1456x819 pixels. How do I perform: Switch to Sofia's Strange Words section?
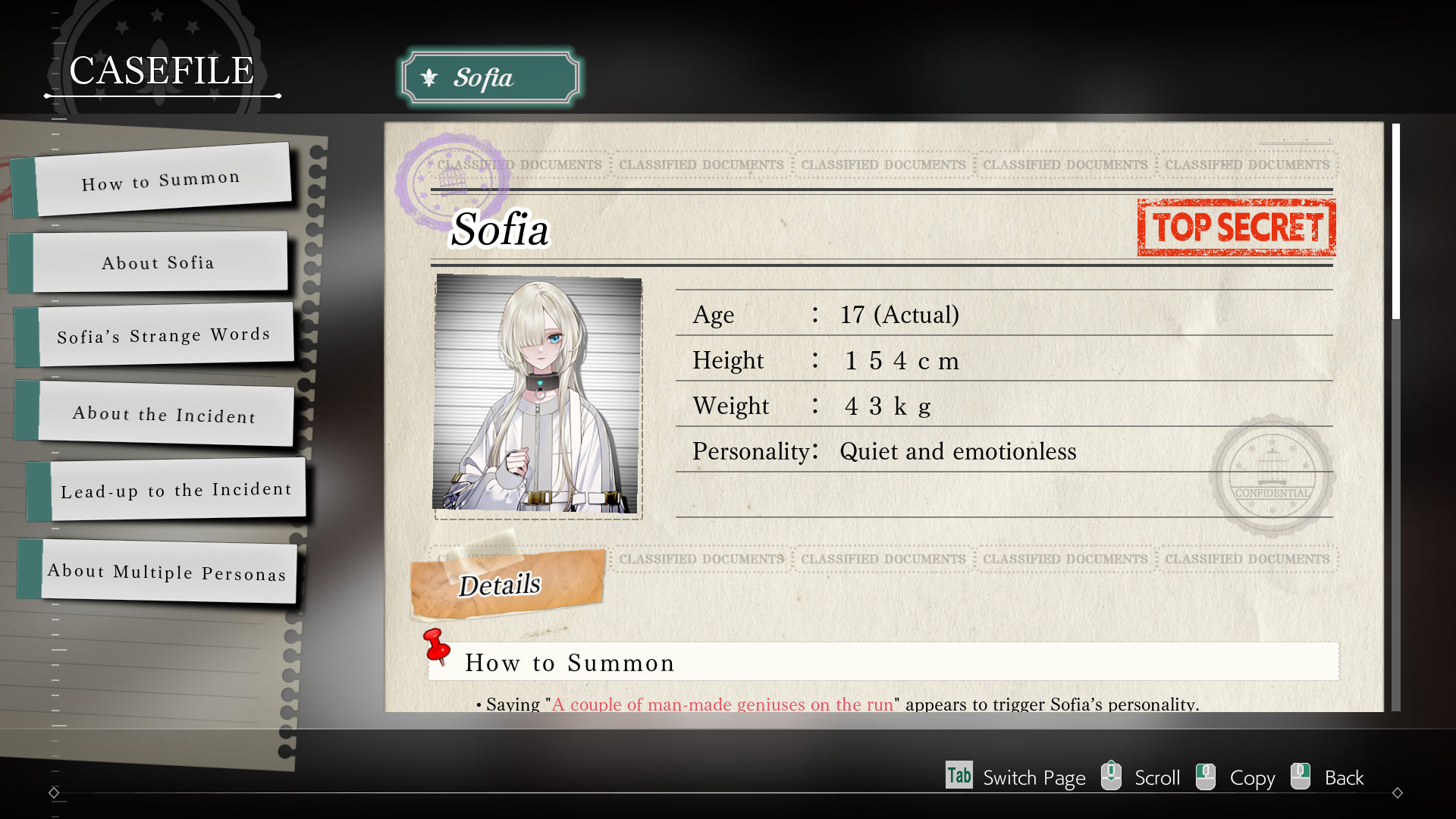click(163, 336)
